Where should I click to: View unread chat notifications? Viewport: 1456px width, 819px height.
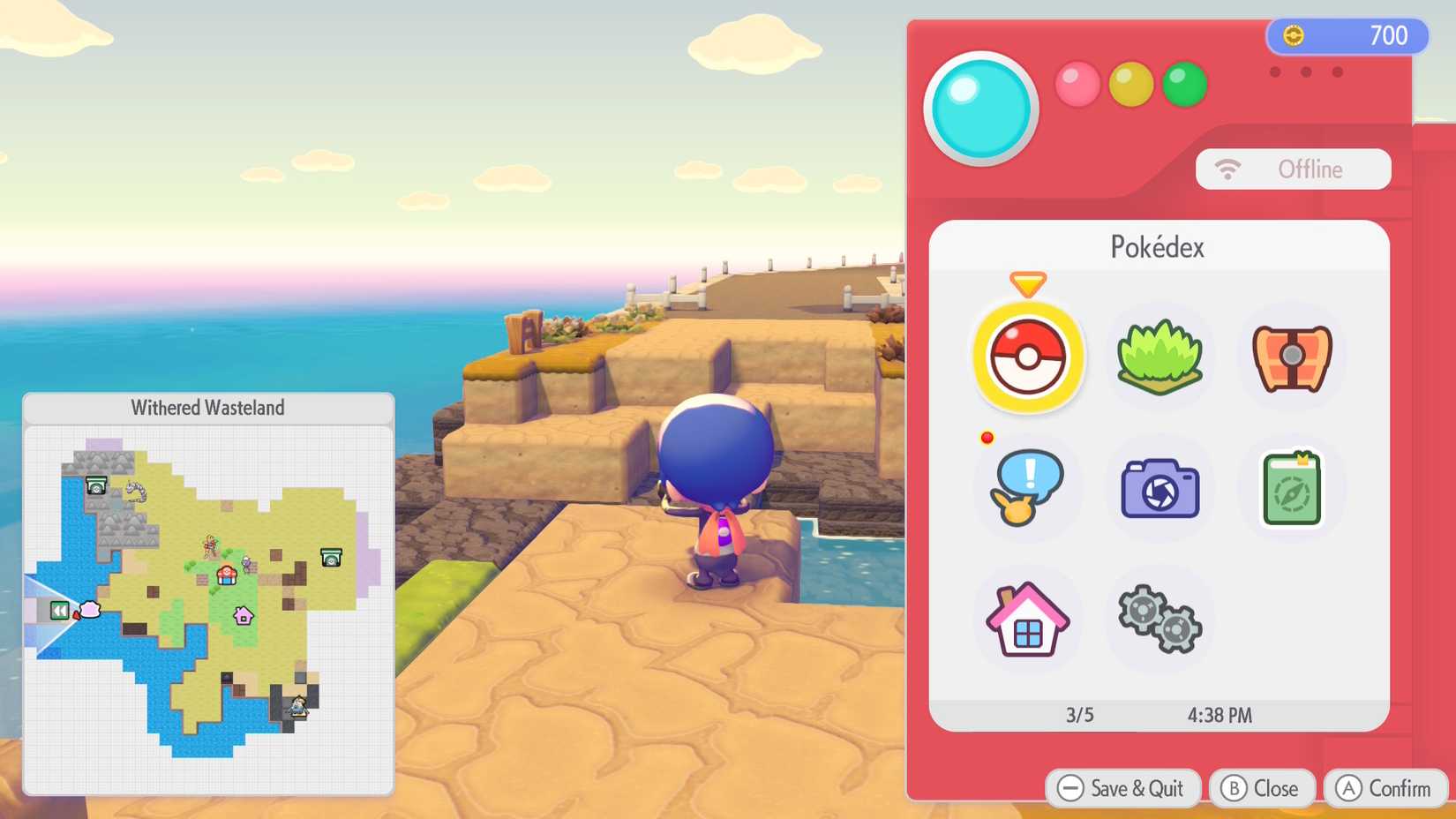coord(1027,488)
